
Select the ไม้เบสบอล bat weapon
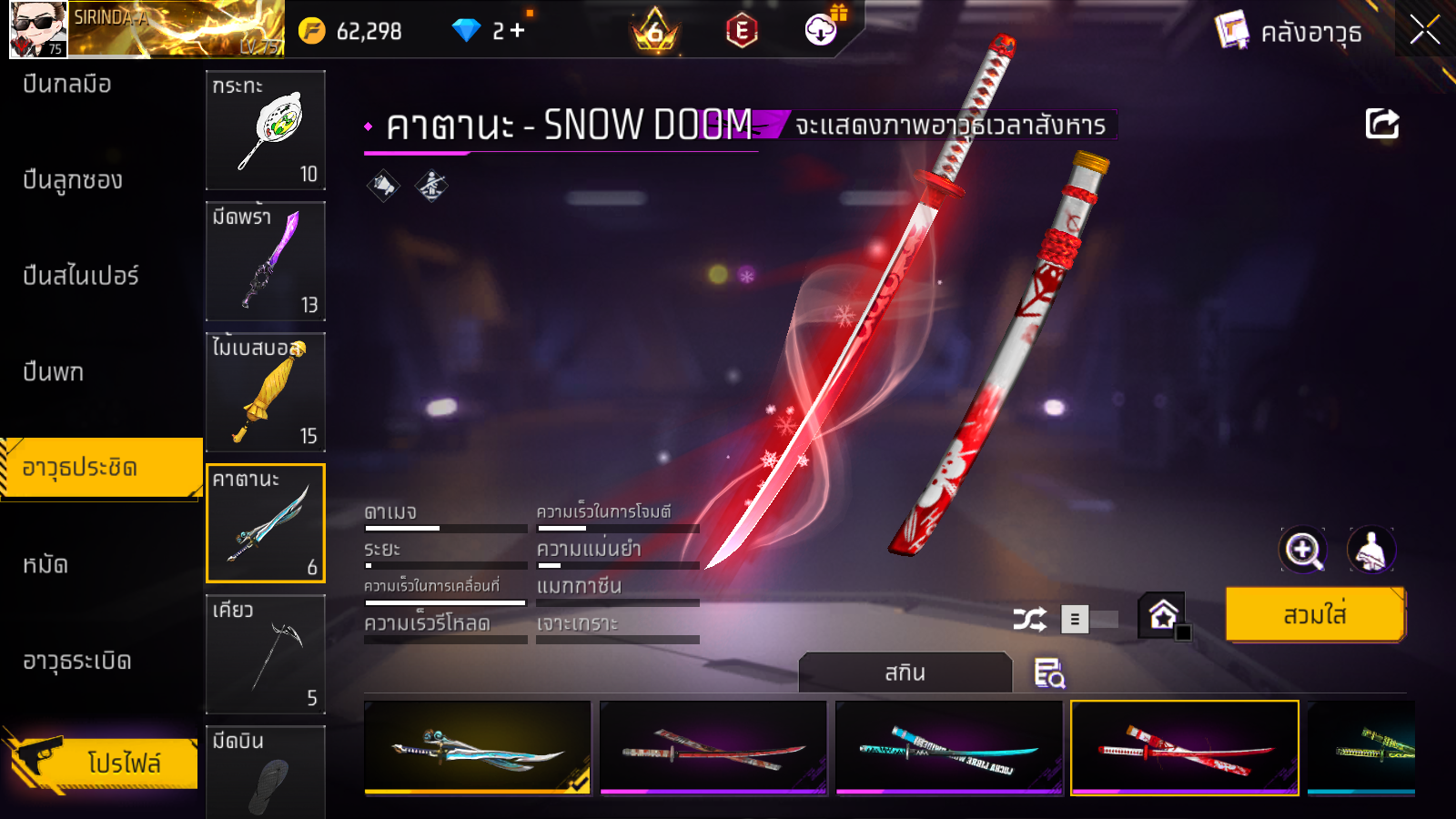(x=266, y=392)
